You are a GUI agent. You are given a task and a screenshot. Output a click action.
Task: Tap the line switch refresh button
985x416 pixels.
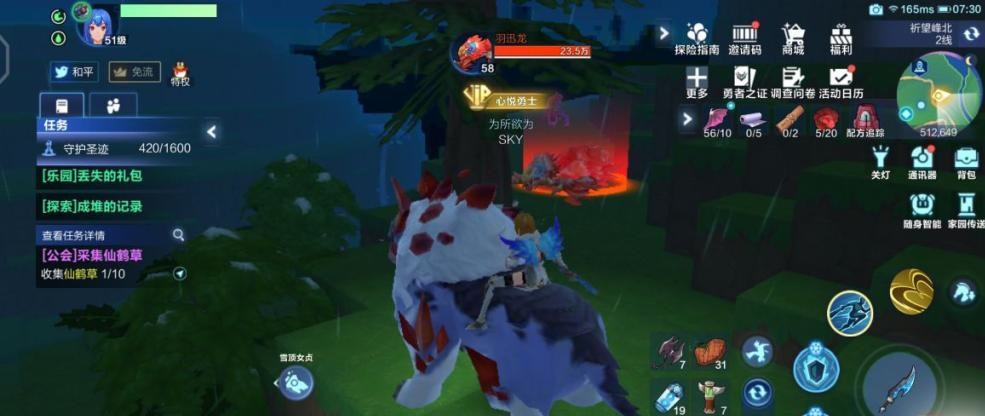970,34
